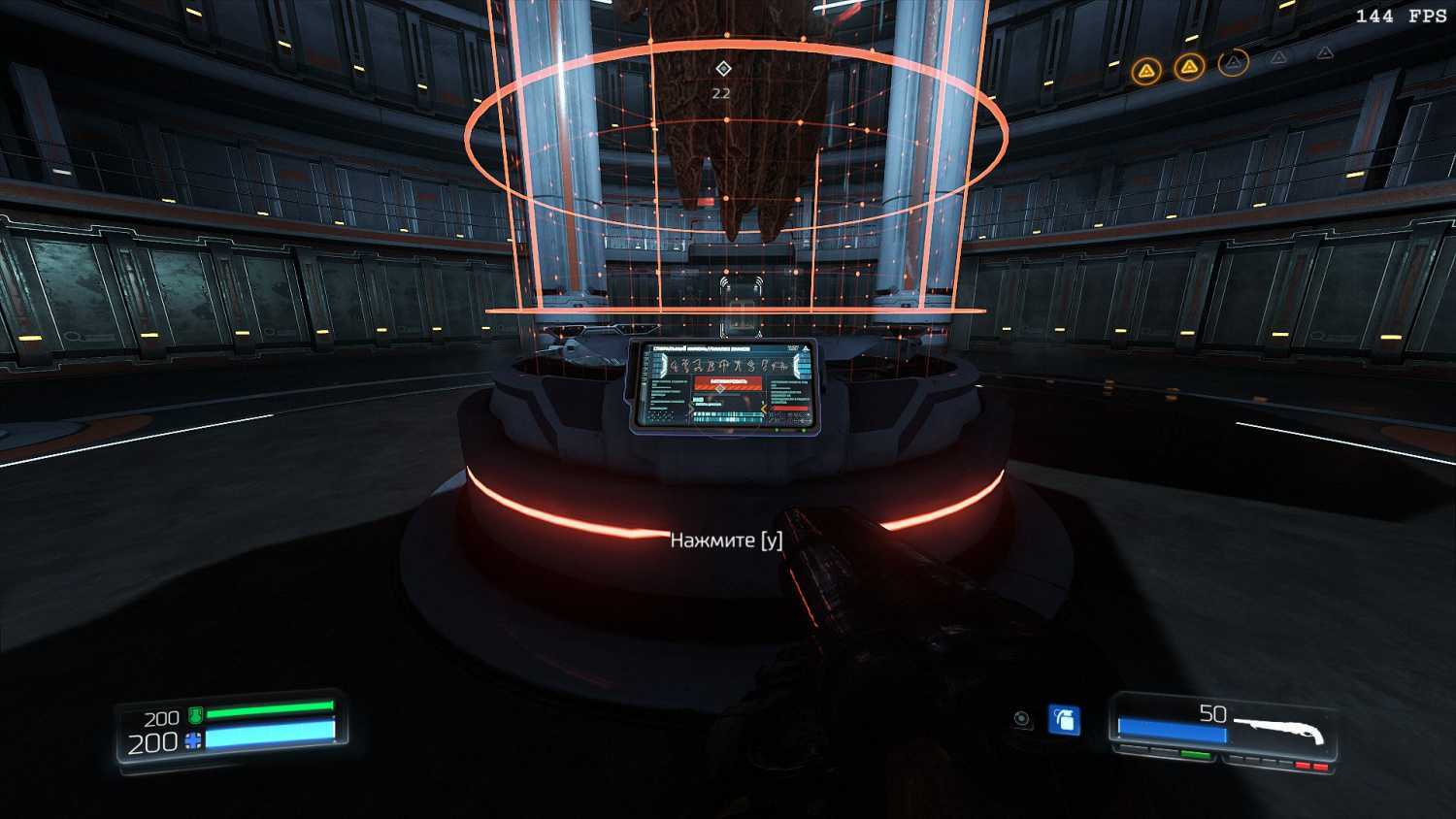Click the white shotgun weapon icon
This screenshot has height=819, width=1456.
coord(1280,729)
